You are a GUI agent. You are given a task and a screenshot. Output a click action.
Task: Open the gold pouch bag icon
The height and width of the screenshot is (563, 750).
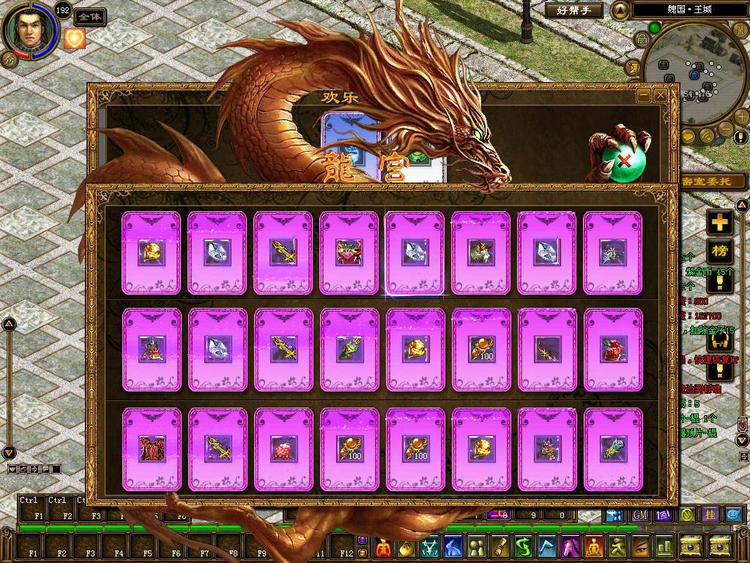pos(406,547)
